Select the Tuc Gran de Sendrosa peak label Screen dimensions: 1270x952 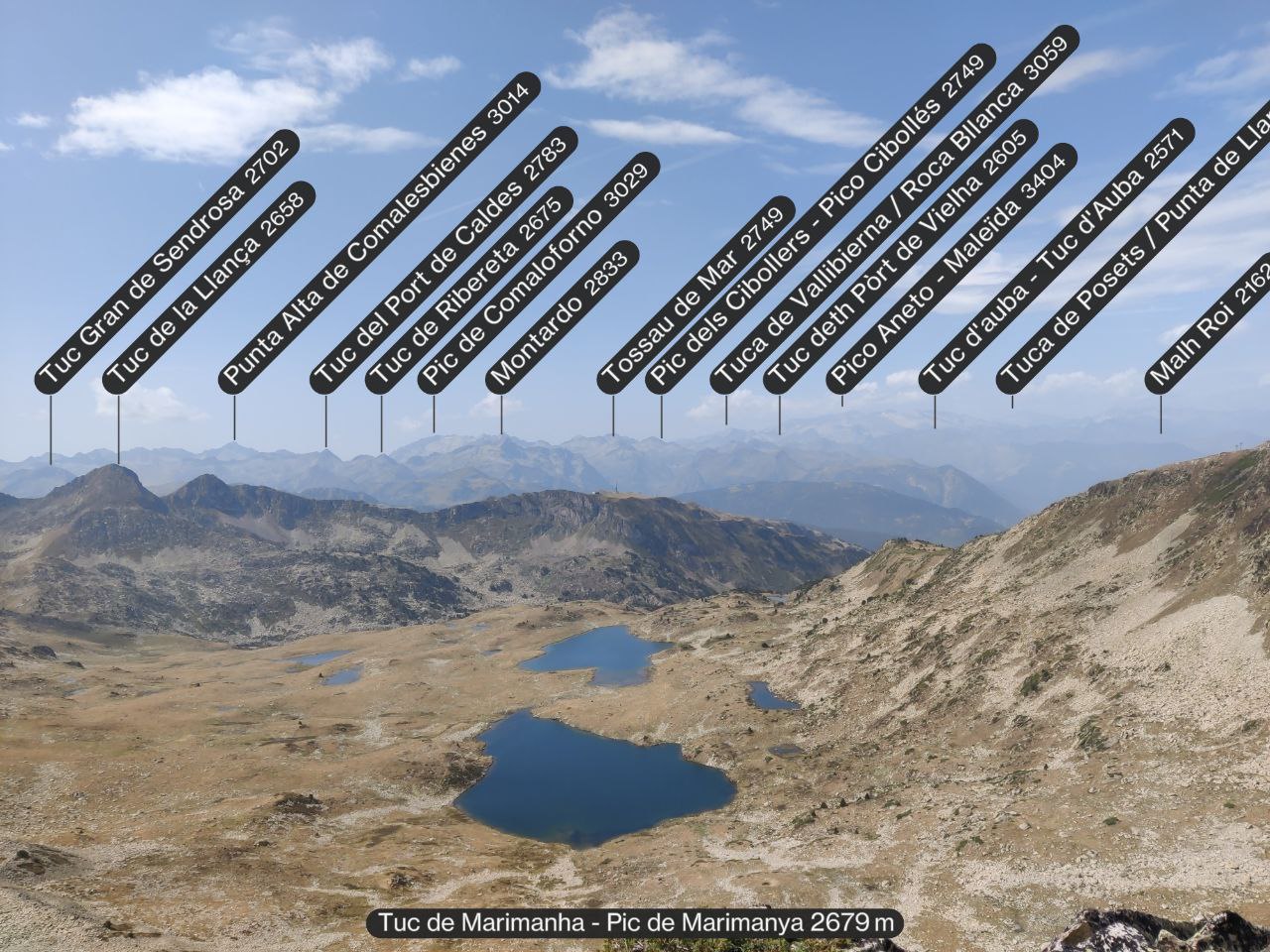coord(167,260)
